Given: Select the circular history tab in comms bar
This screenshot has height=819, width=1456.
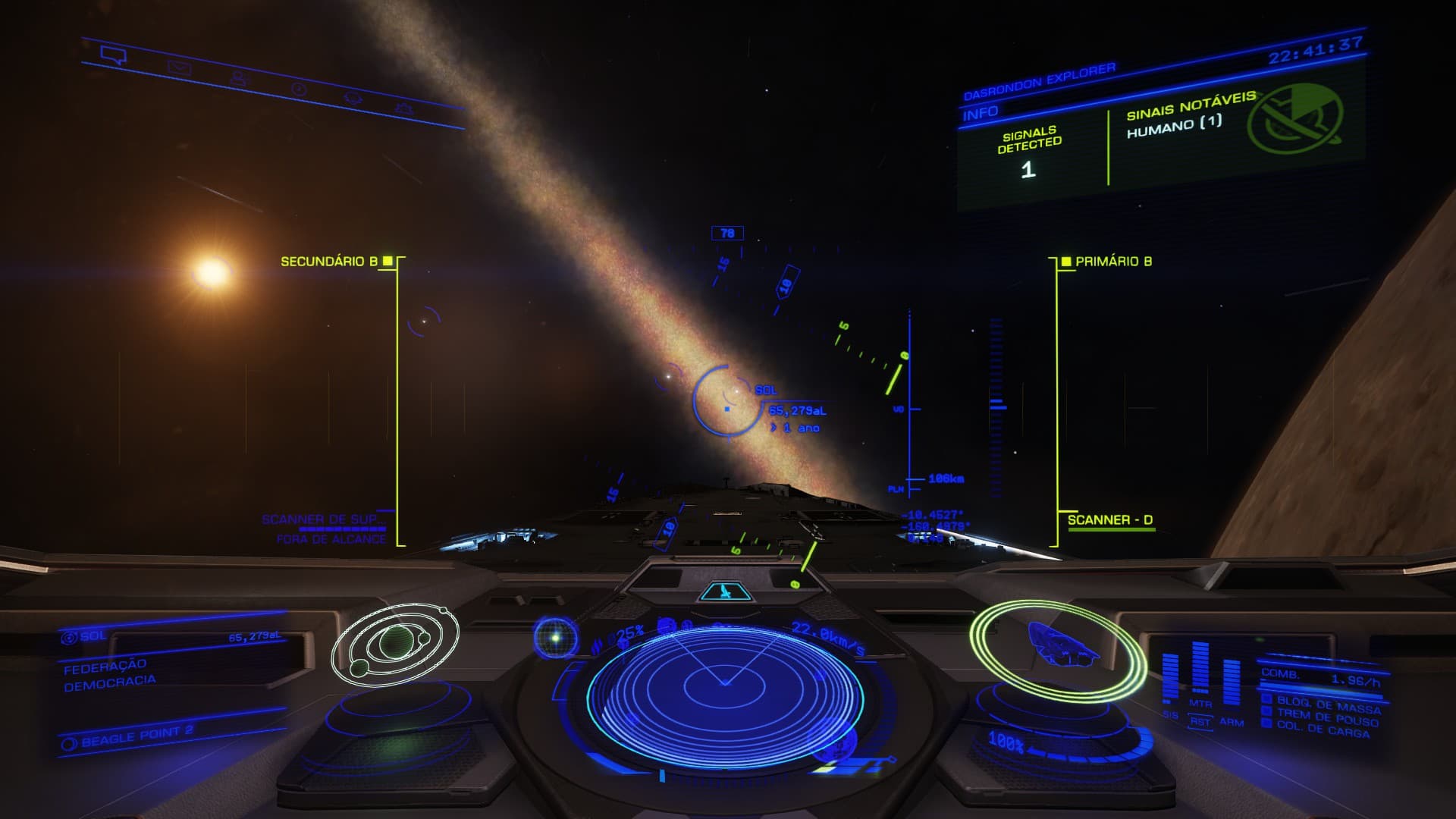Looking at the screenshot, I should click(x=300, y=89).
